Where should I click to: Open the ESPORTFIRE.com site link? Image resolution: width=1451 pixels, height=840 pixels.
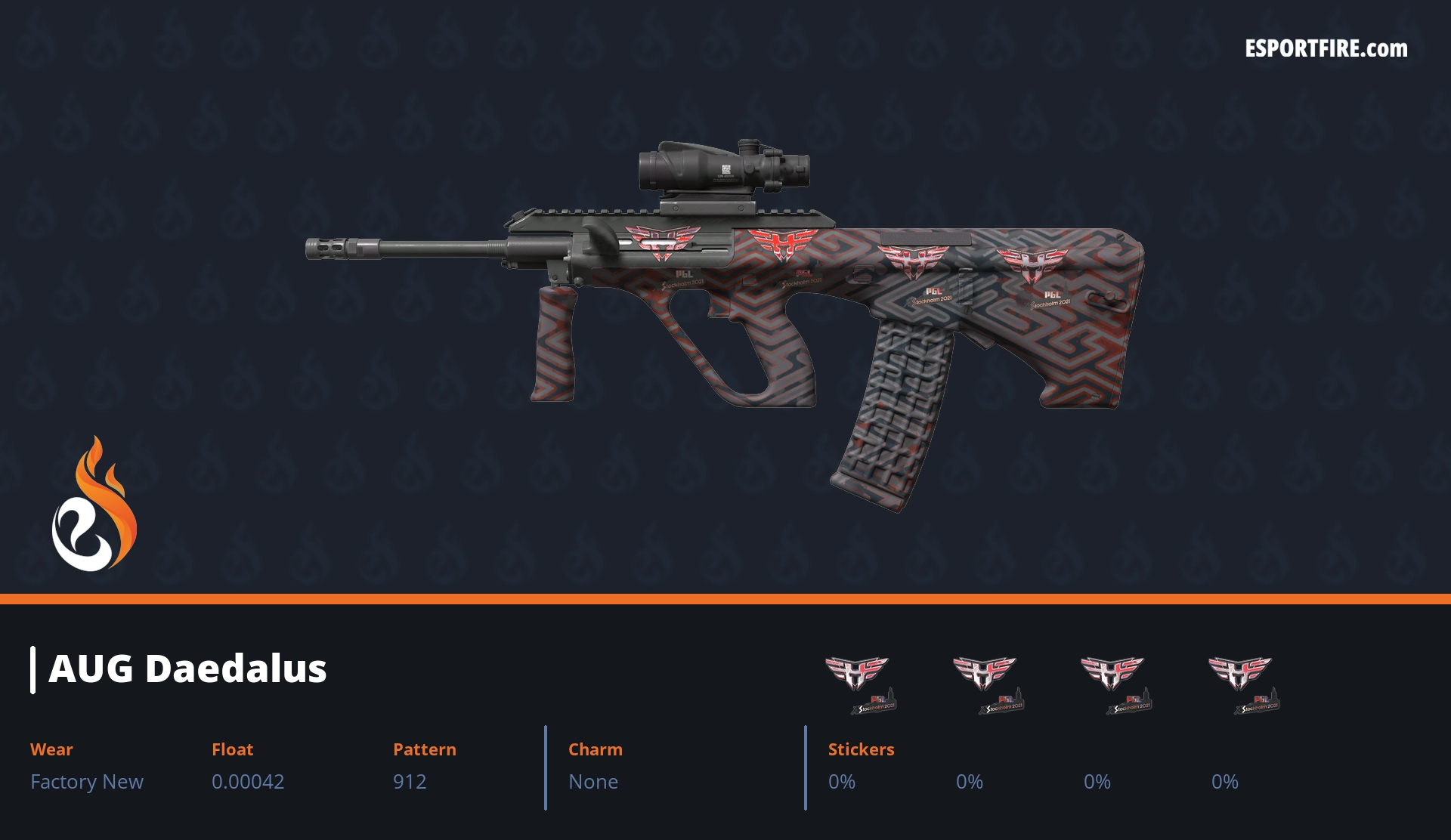[1326, 49]
